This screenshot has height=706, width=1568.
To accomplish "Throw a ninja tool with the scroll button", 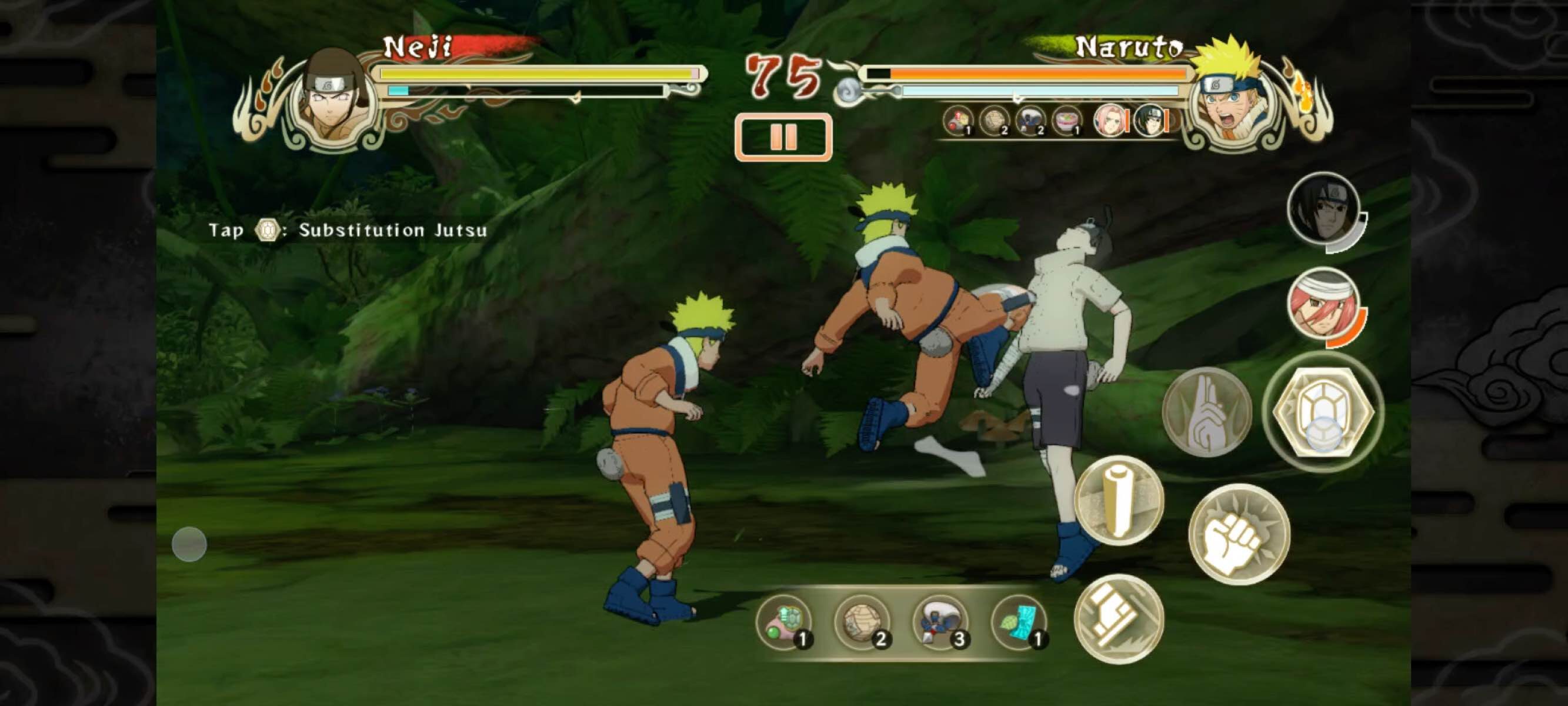I will (x=1118, y=501).
